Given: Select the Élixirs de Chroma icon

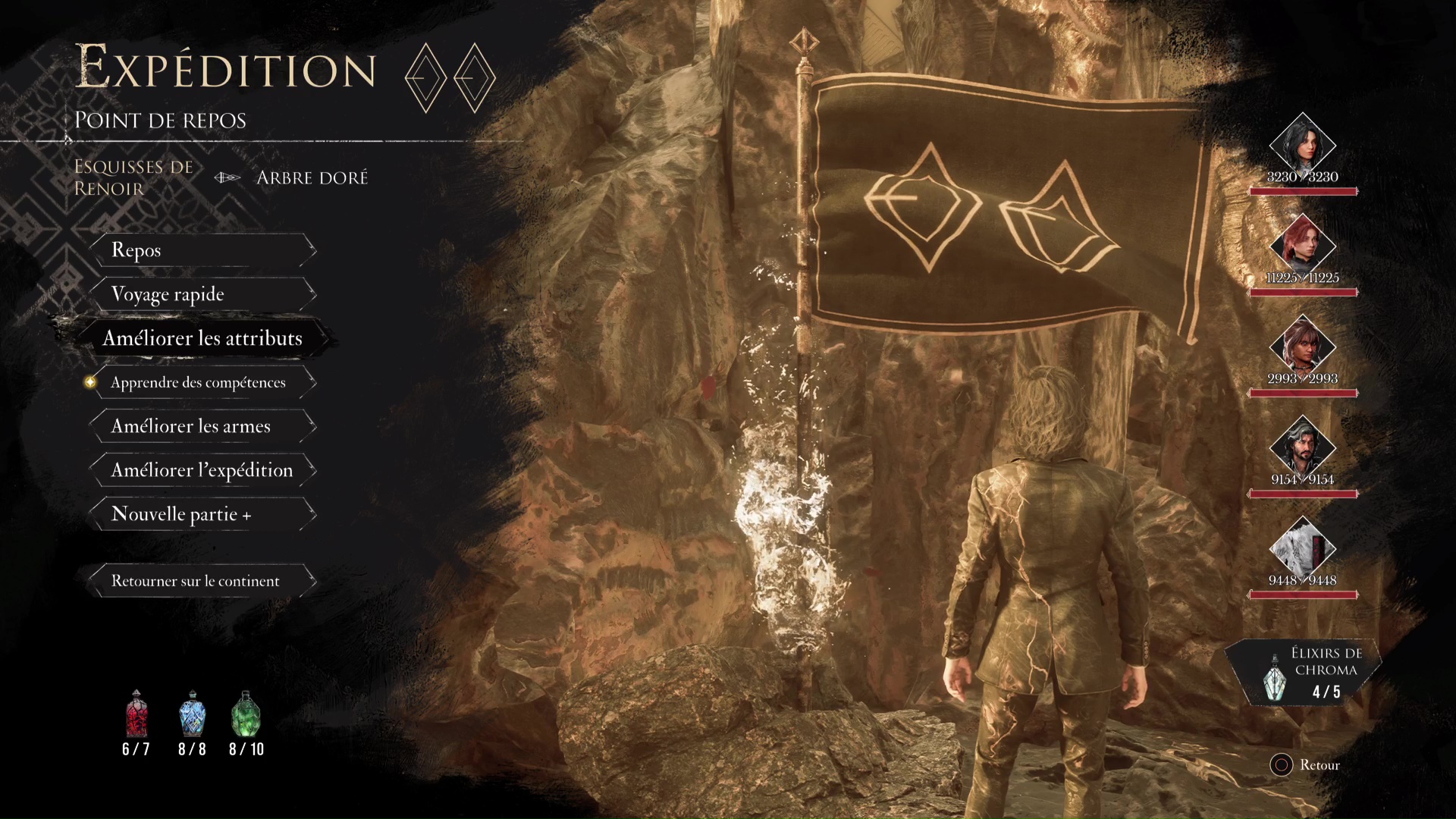Looking at the screenshot, I should (1276, 677).
